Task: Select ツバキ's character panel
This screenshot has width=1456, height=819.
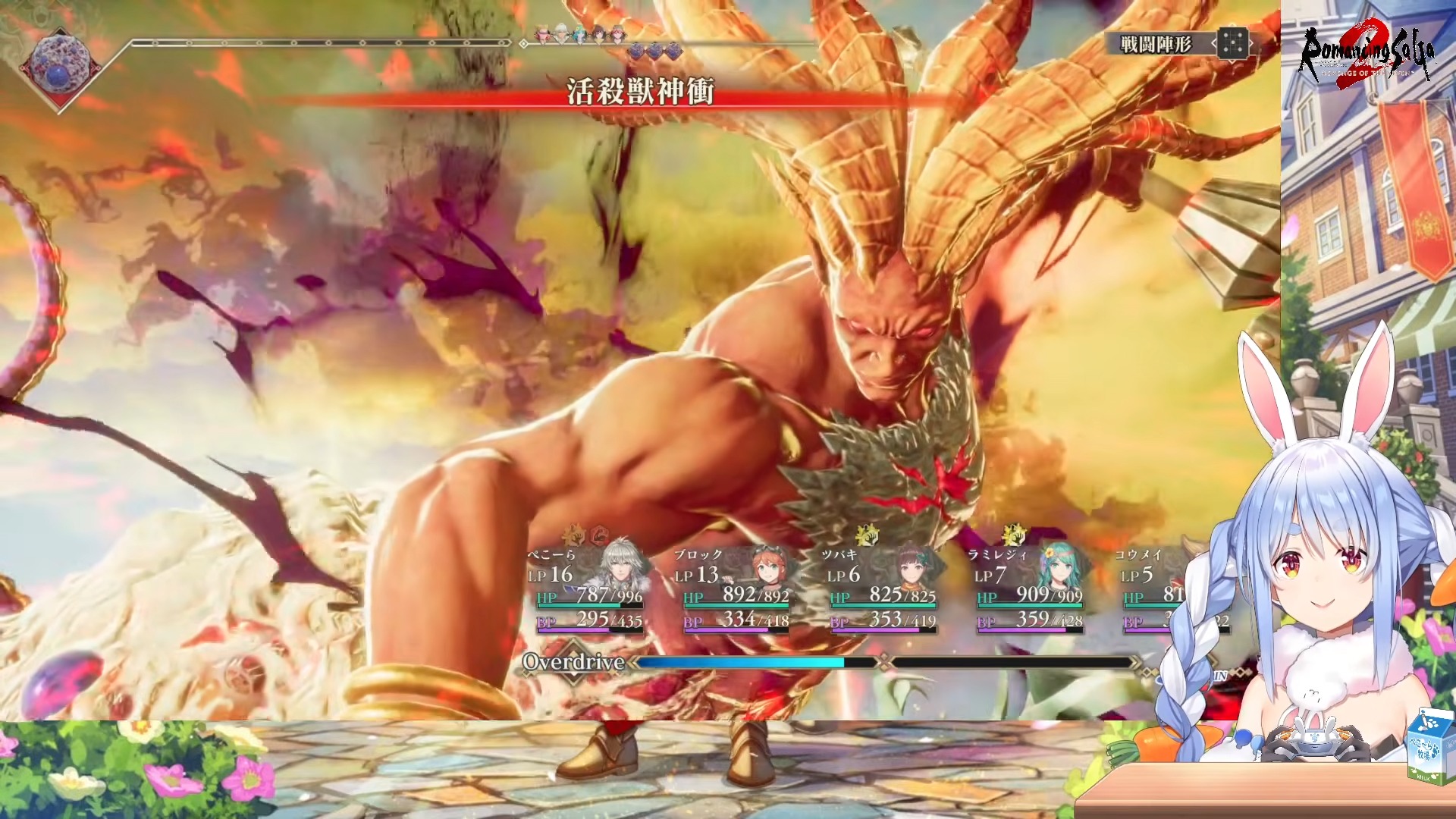Action: 882,588
